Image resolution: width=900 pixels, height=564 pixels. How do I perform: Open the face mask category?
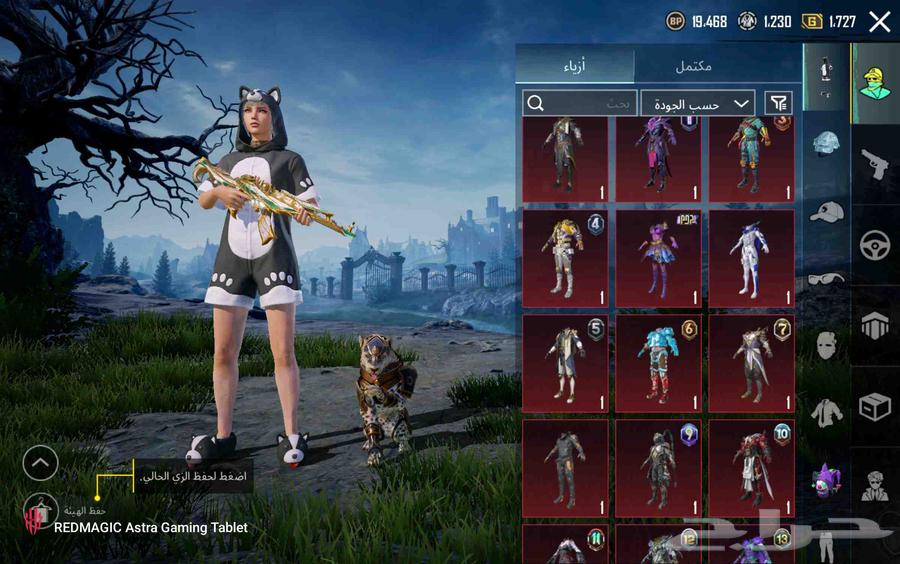(x=826, y=346)
